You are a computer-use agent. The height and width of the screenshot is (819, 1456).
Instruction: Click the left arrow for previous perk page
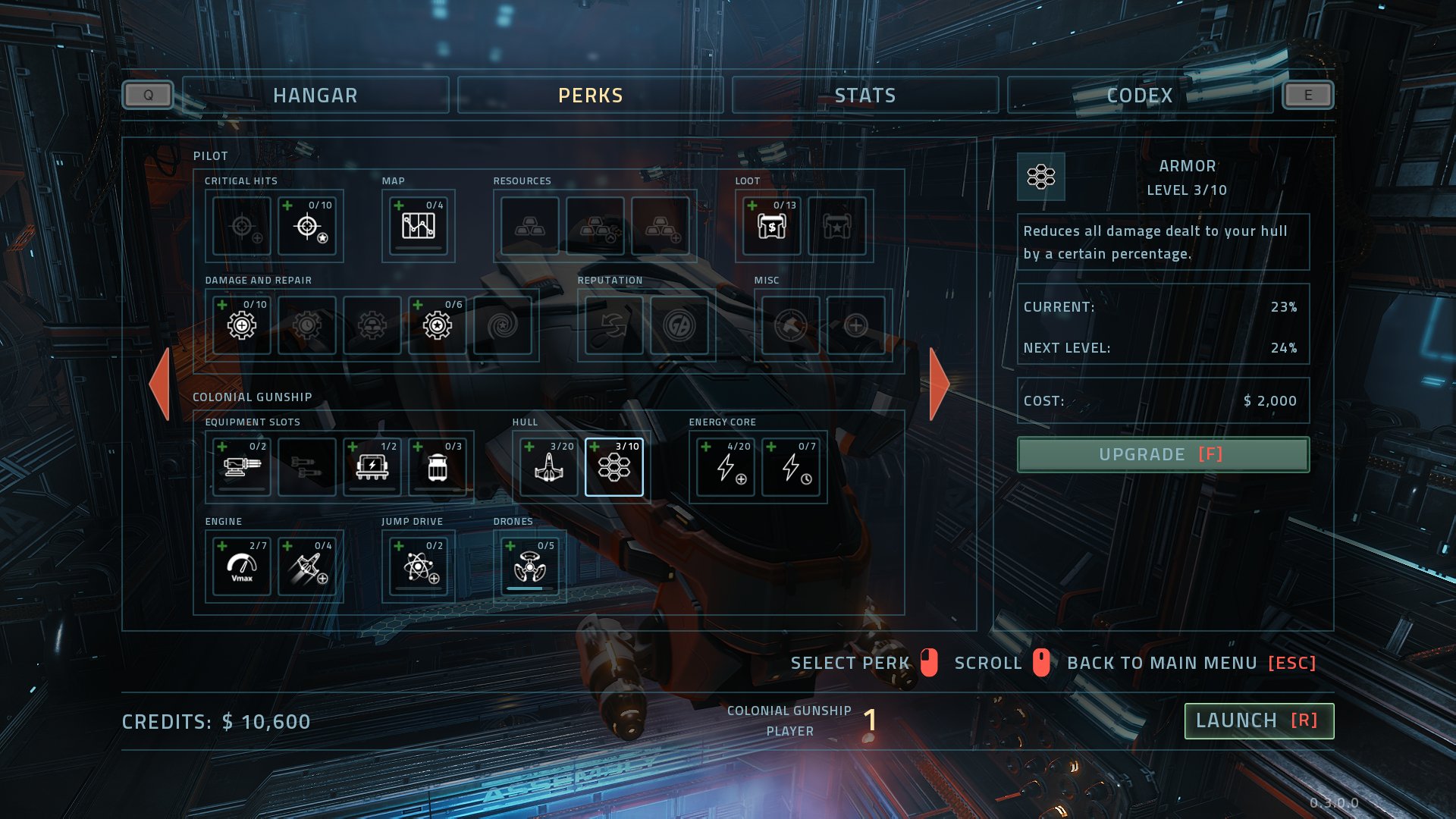click(x=162, y=385)
